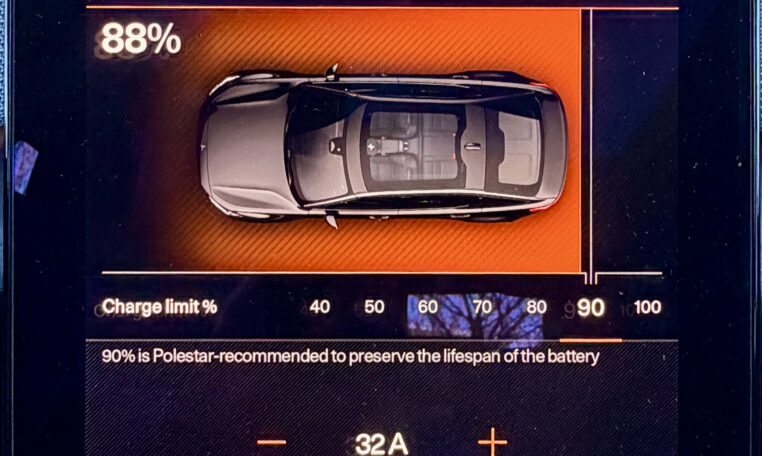This screenshot has height=456, width=762.
Task: Select 80 on the charge limit scale
Action: [x=536, y=307]
